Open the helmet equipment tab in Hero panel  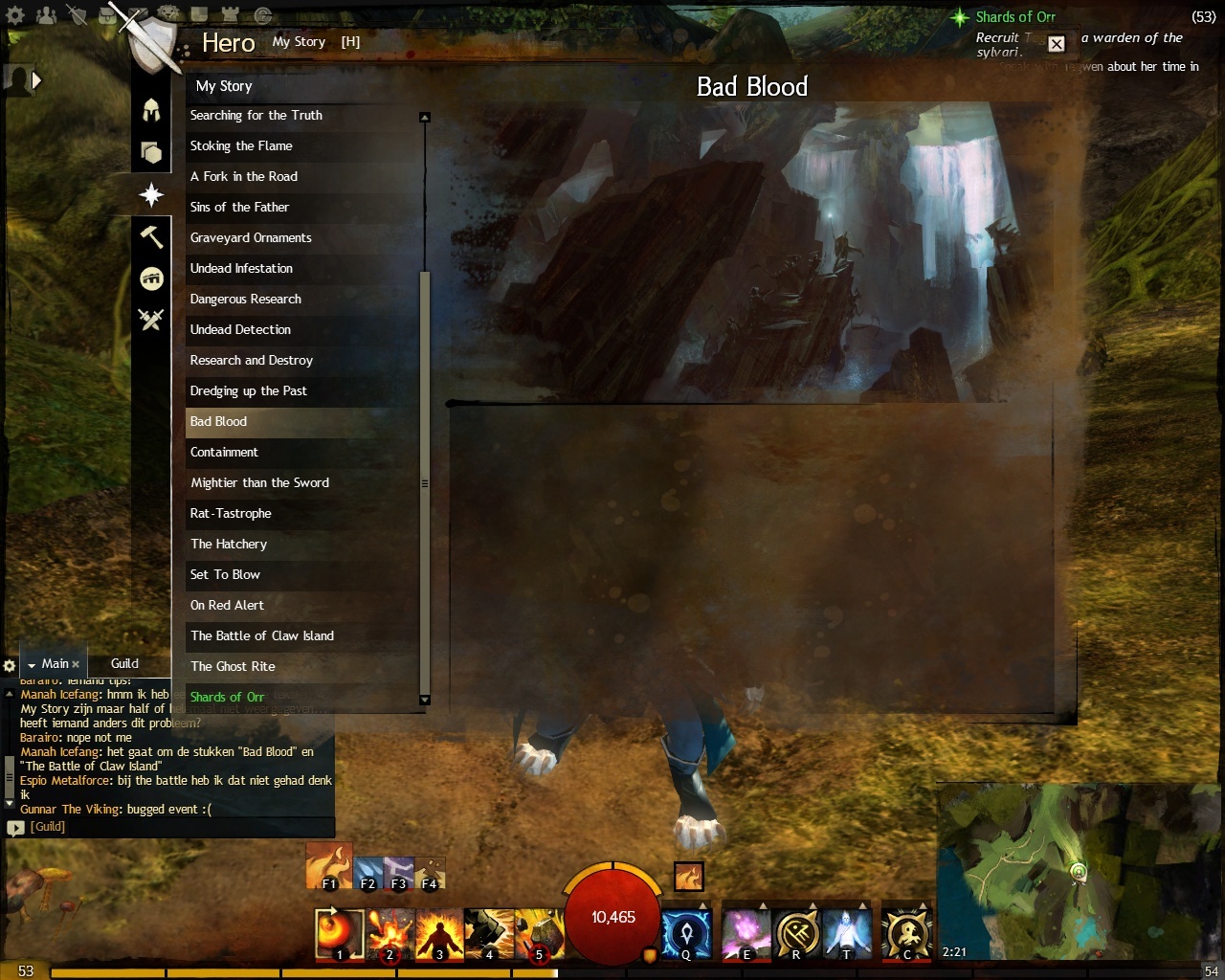pos(151,110)
